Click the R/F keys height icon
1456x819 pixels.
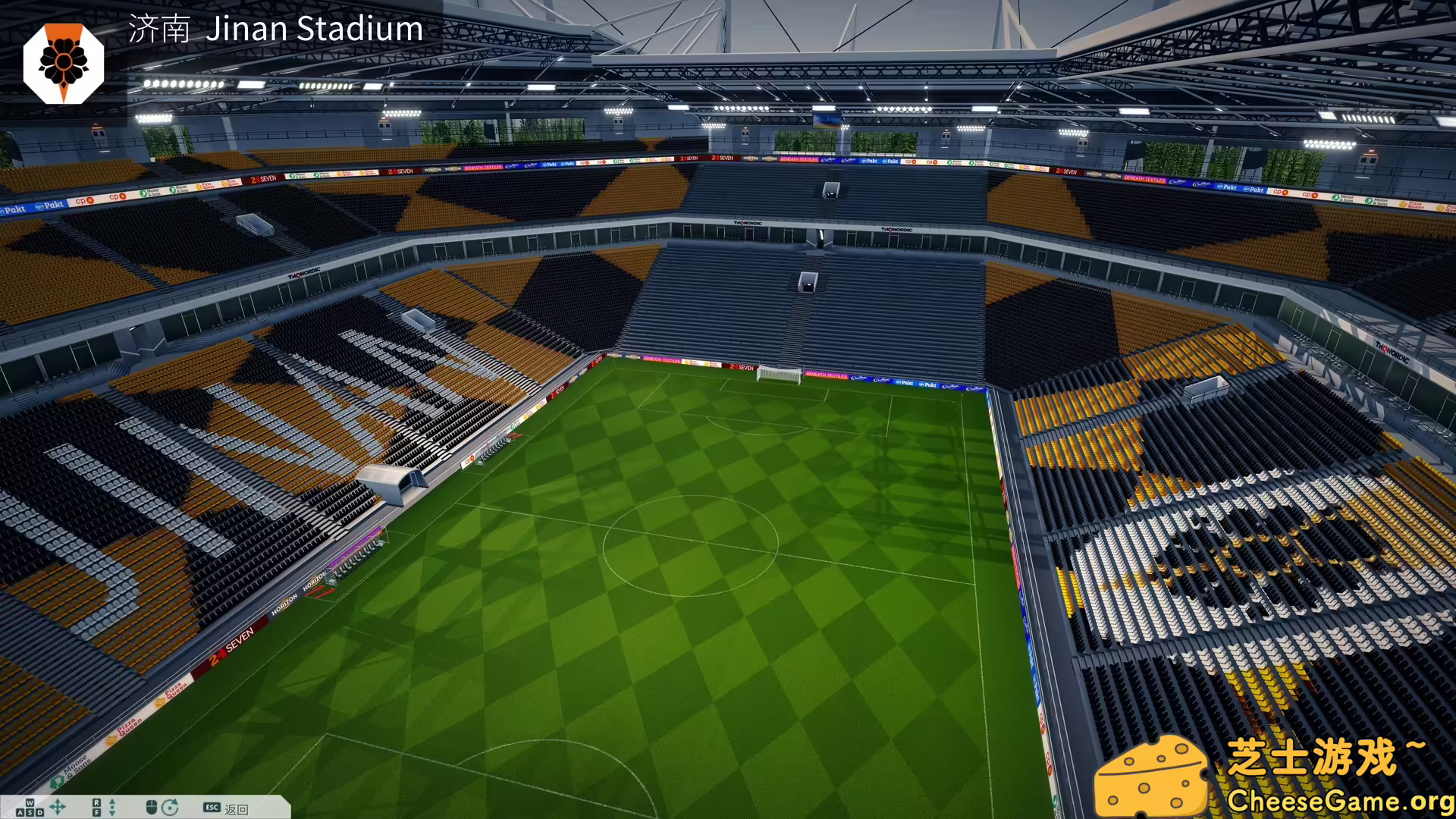96,805
